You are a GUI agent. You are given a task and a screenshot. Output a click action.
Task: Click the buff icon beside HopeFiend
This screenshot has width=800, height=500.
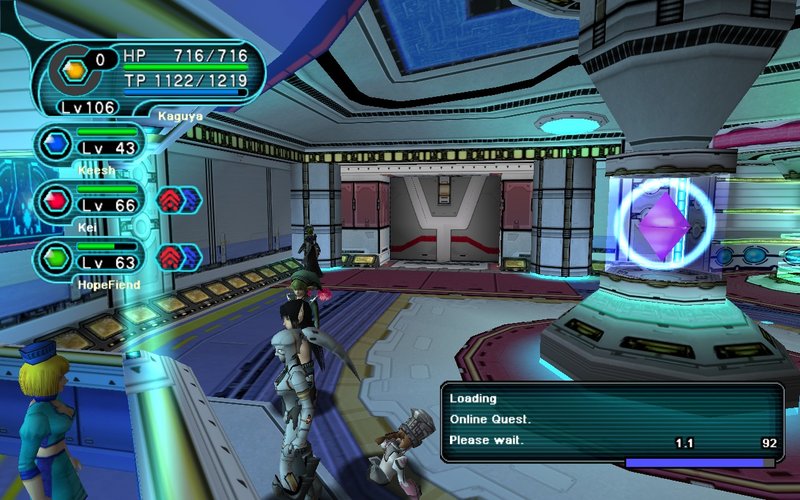pyautogui.click(x=180, y=257)
